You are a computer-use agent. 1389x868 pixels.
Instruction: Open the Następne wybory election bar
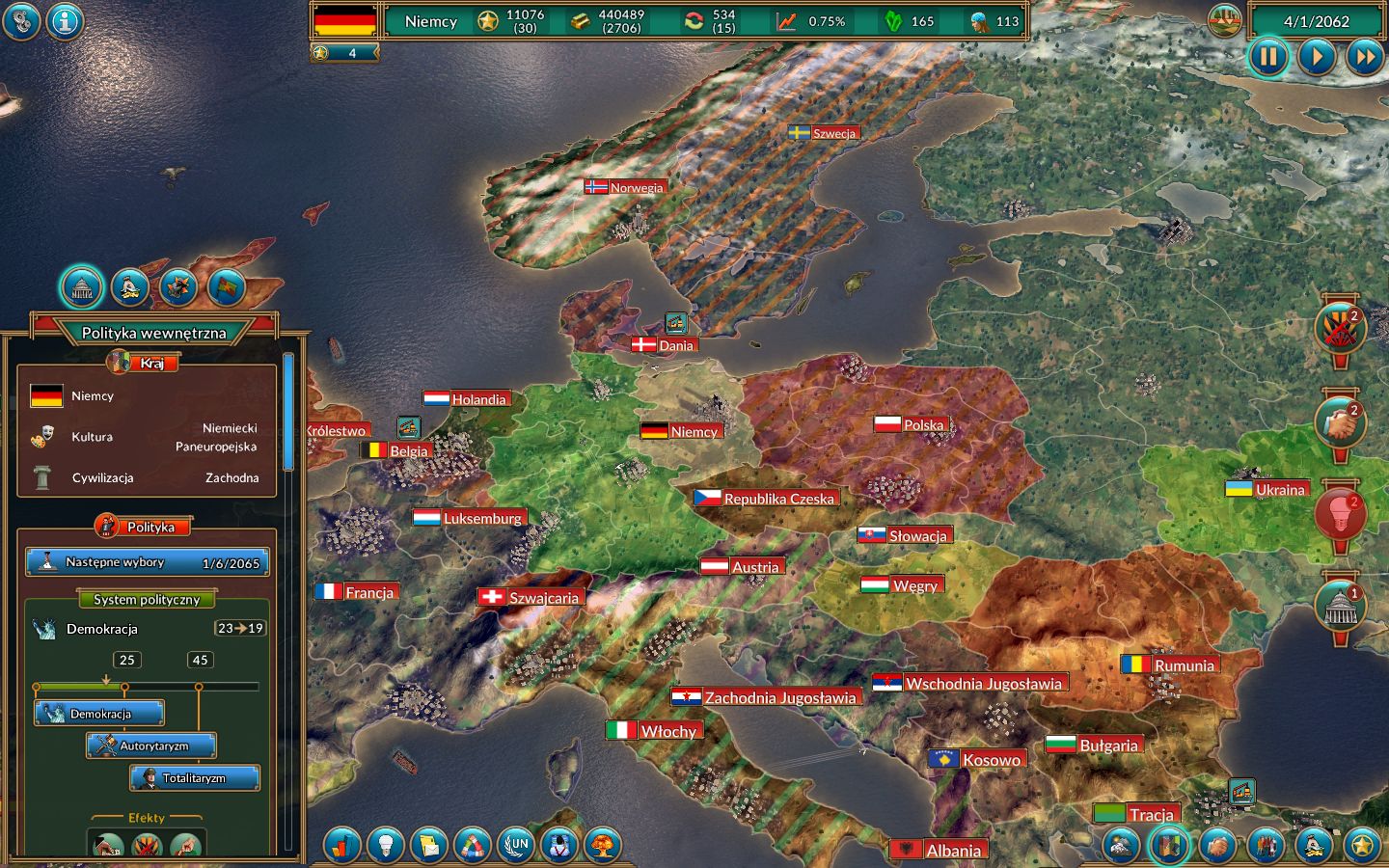pos(145,561)
